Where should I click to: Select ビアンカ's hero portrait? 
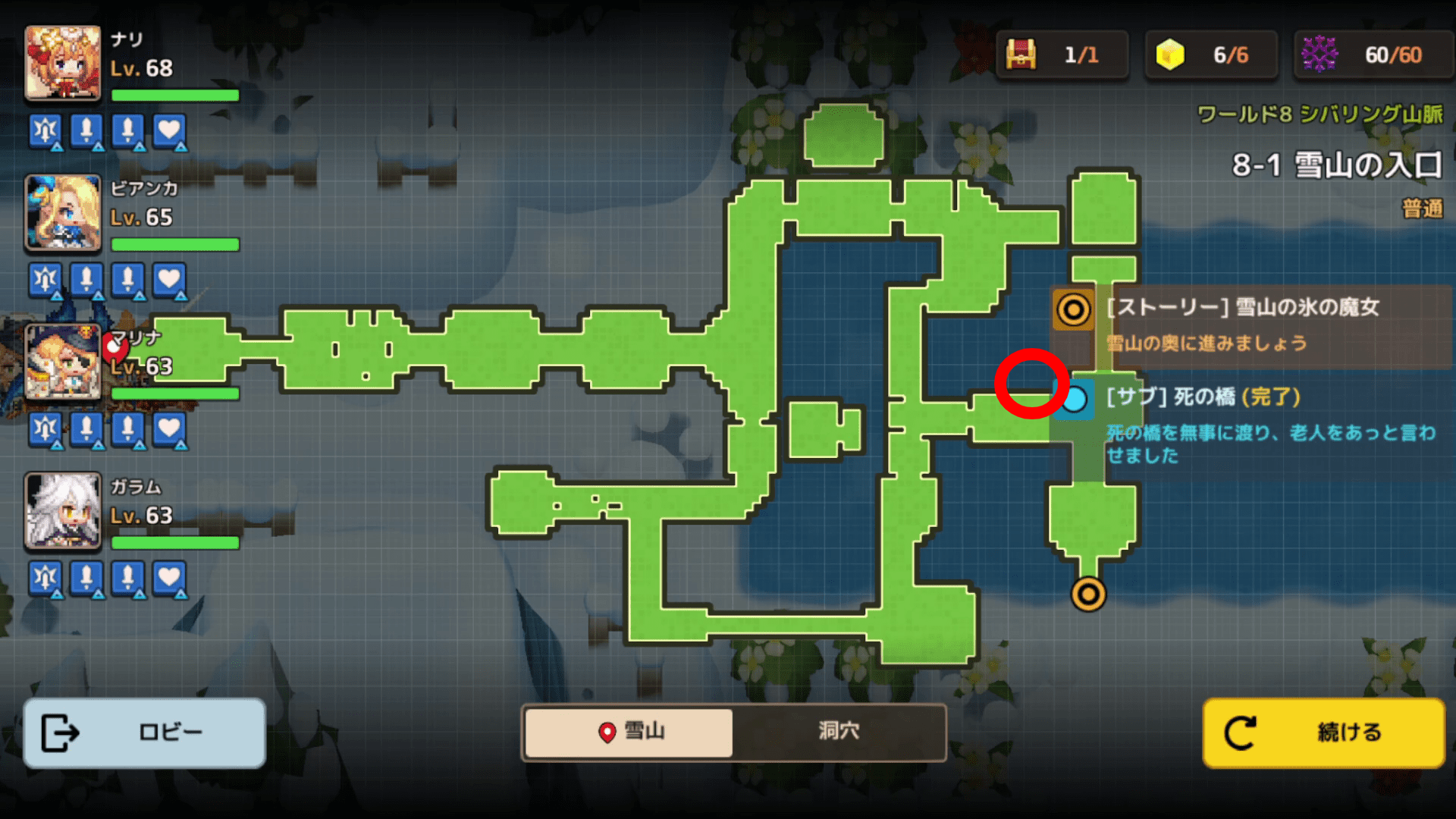(63, 213)
